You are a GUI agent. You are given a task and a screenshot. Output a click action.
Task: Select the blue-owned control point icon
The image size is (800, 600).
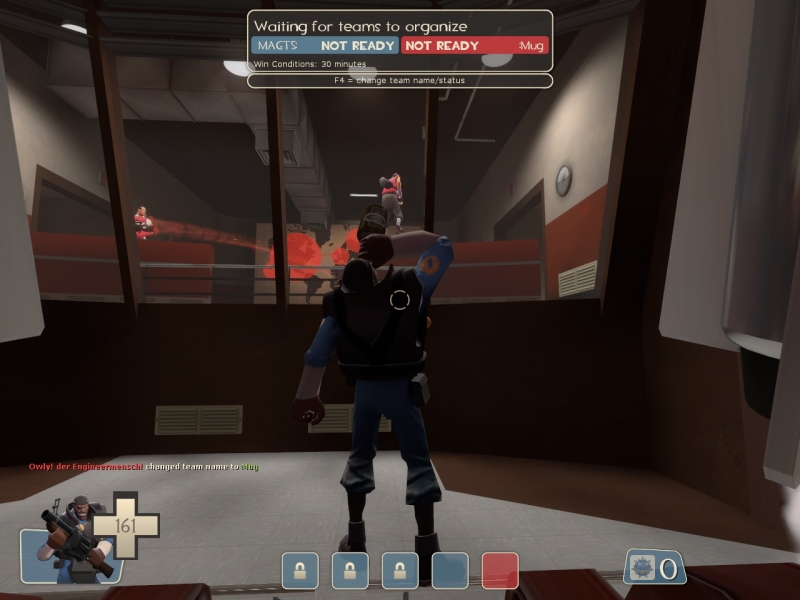point(450,571)
